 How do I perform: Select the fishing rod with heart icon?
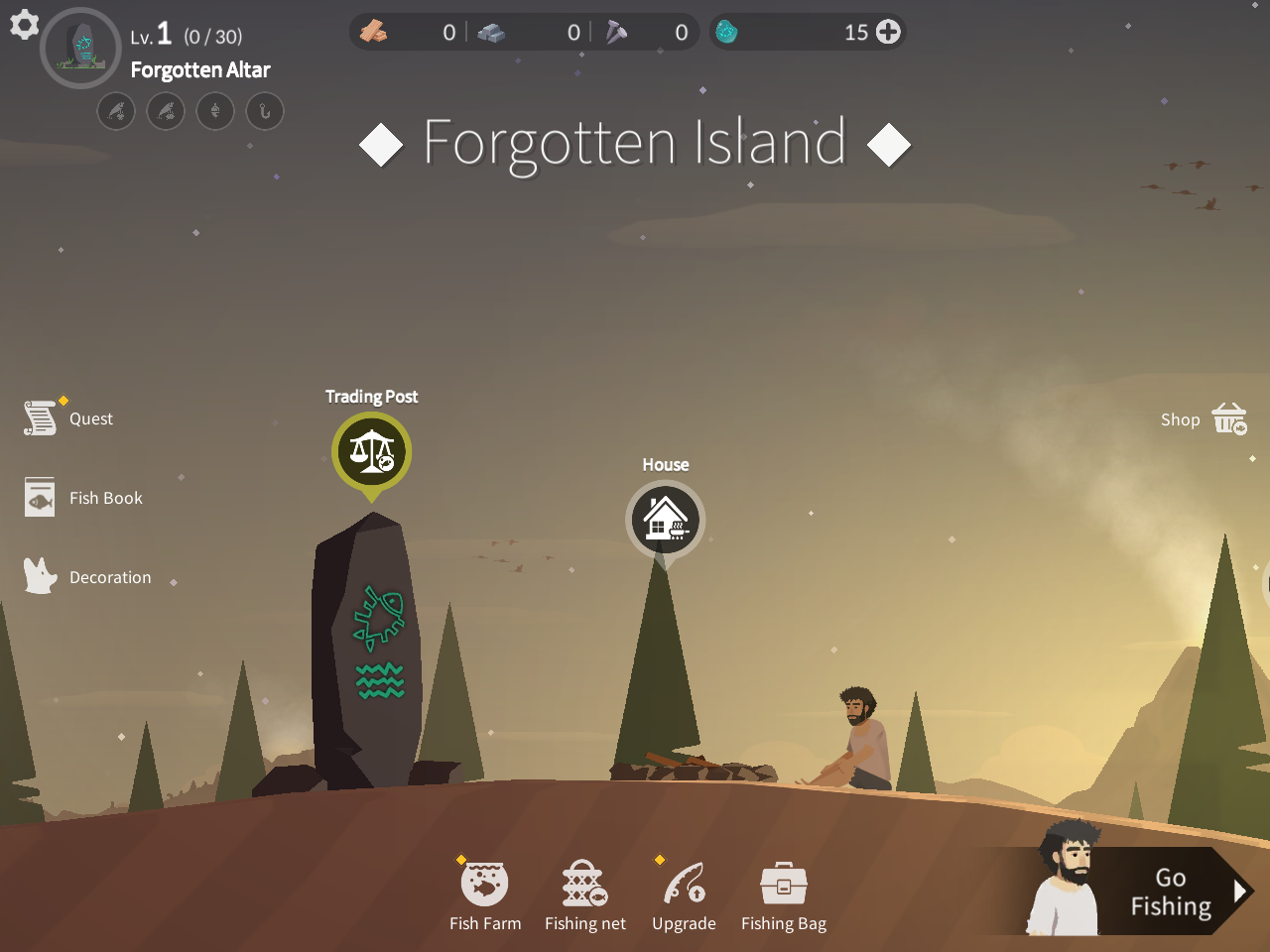(x=116, y=111)
